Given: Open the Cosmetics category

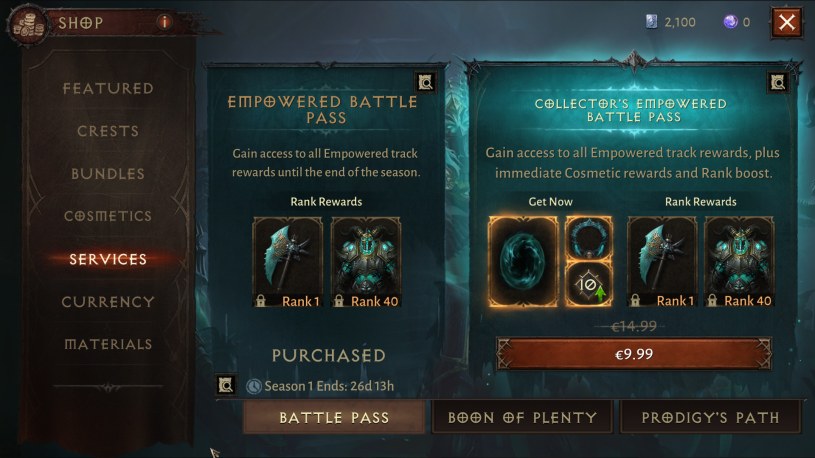Looking at the screenshot, I should [108, 216].
